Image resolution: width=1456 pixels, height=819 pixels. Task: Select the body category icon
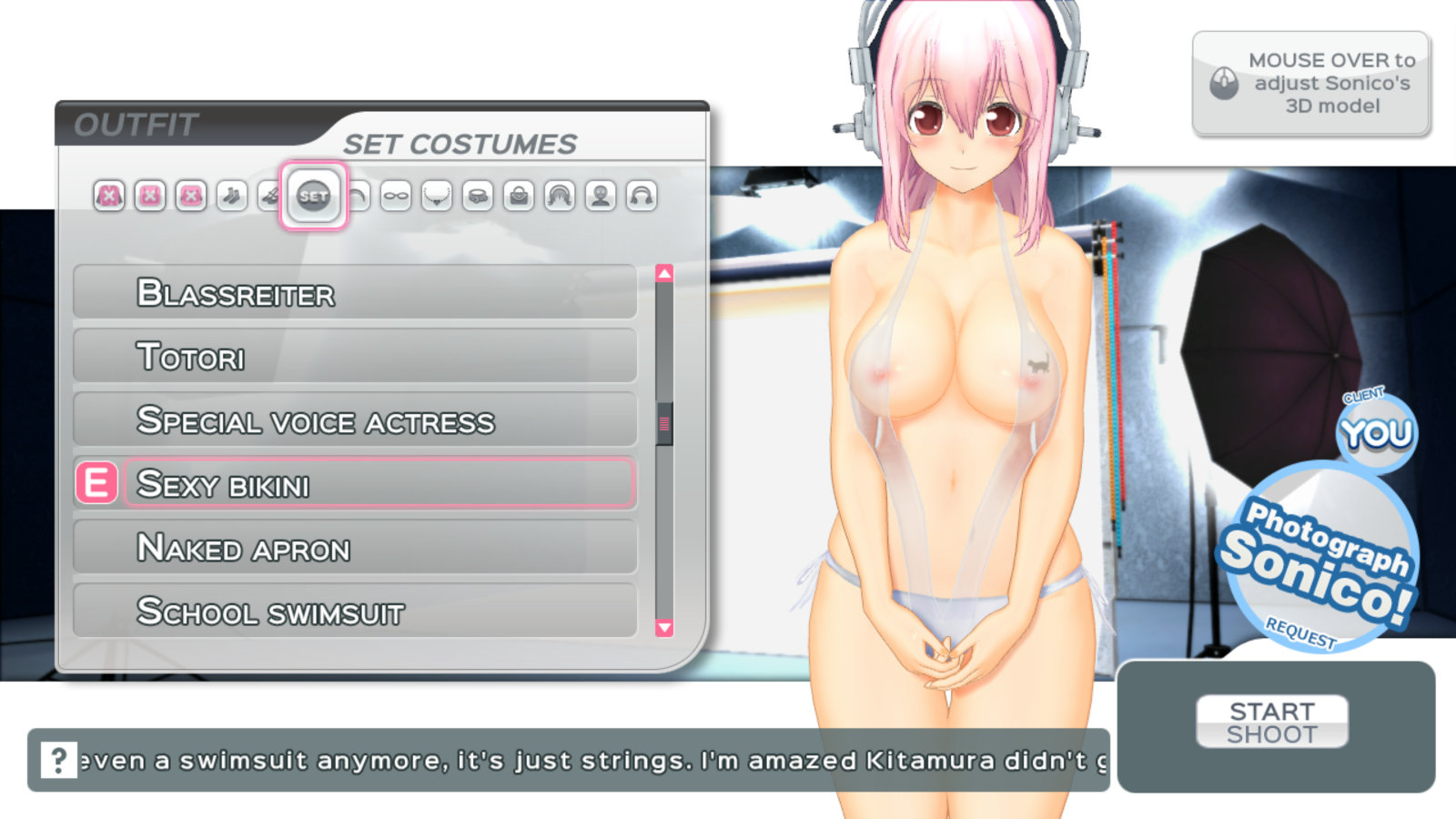point(601,196)
